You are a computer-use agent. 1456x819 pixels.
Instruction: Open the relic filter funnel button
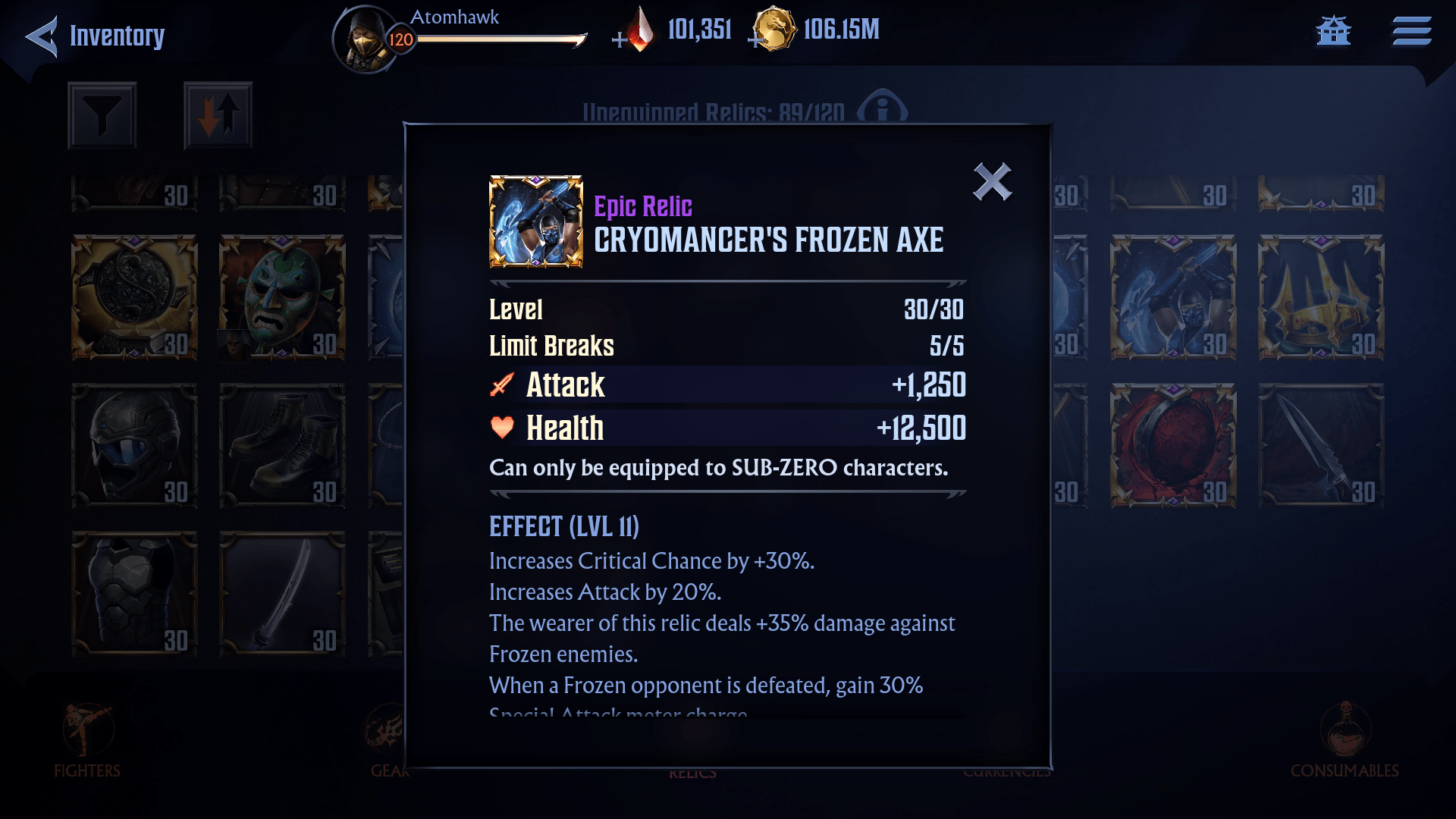click(102, 115)
